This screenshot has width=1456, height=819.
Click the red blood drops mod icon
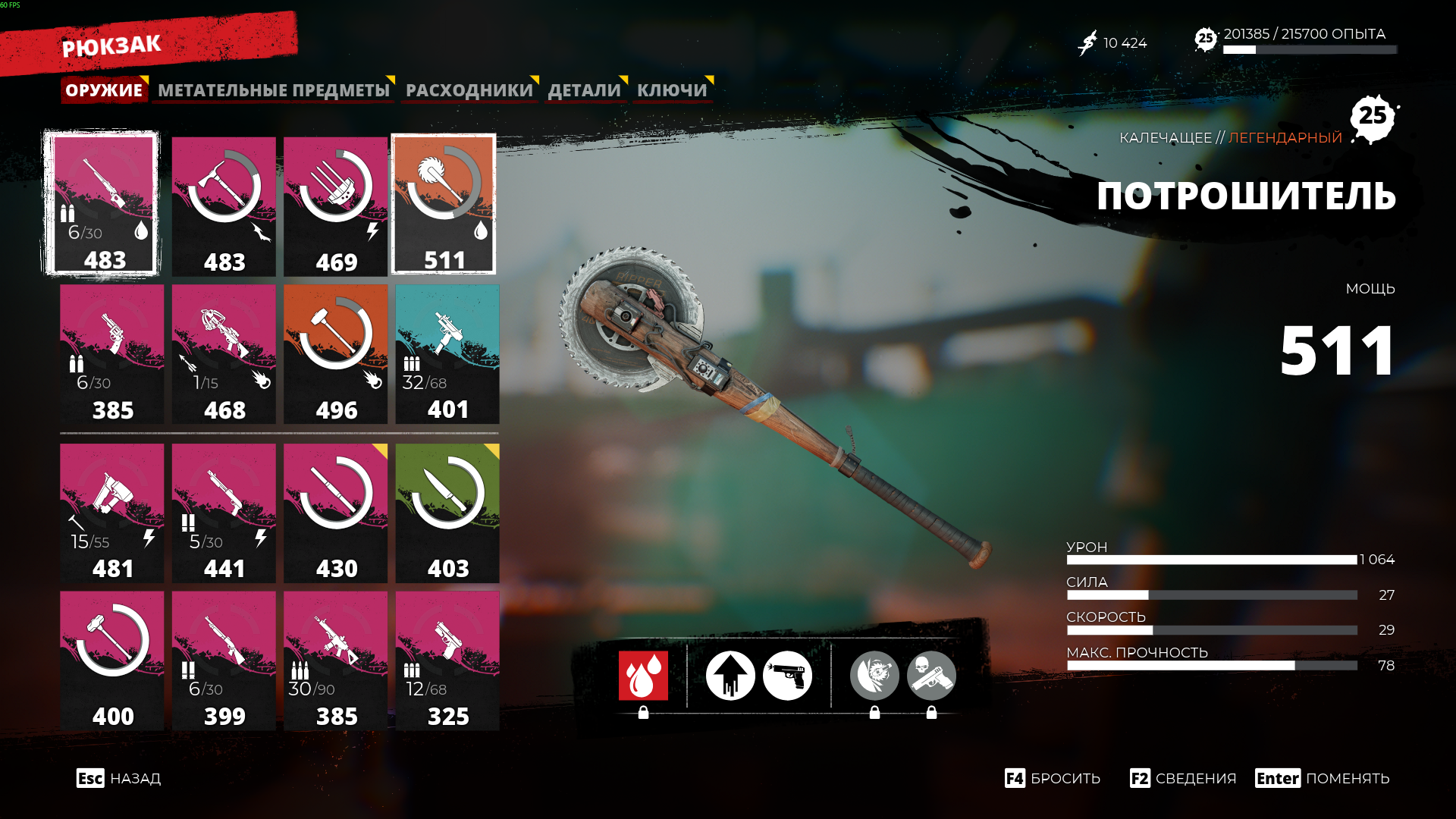pos(643,675)
